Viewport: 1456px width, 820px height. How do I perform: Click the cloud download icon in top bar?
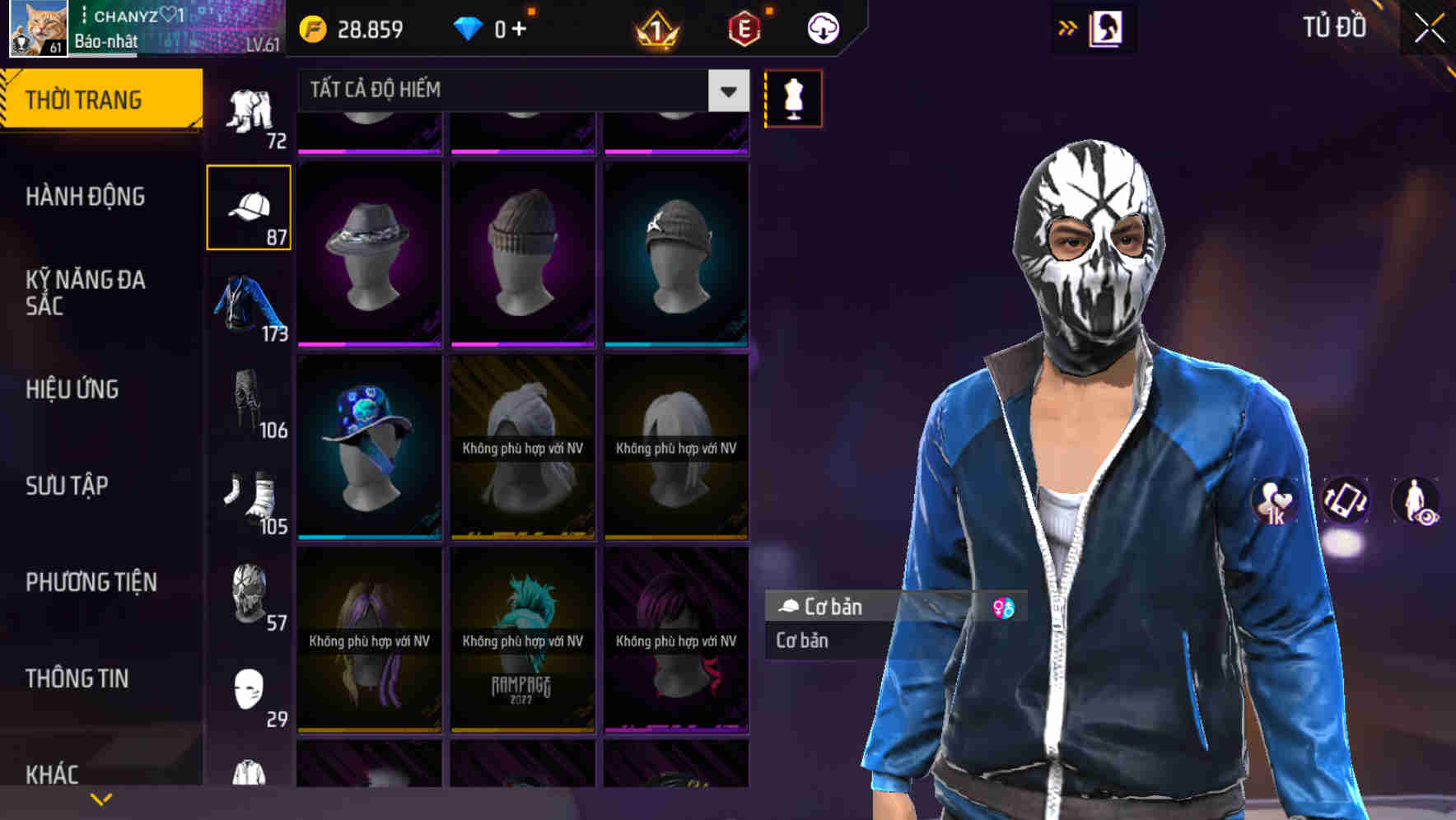click(x=823, y=27)
